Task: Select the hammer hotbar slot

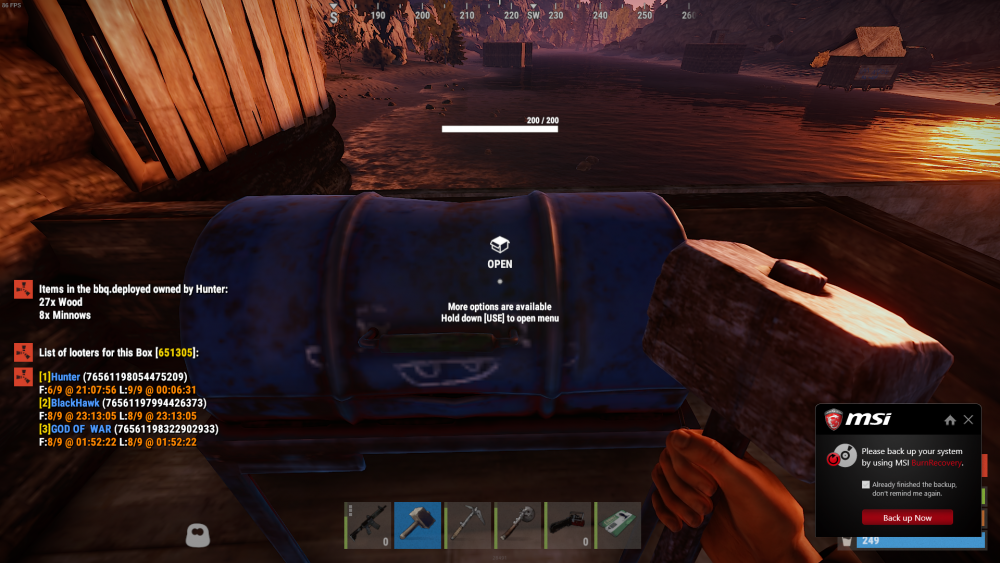Action: tap(418, 525)
